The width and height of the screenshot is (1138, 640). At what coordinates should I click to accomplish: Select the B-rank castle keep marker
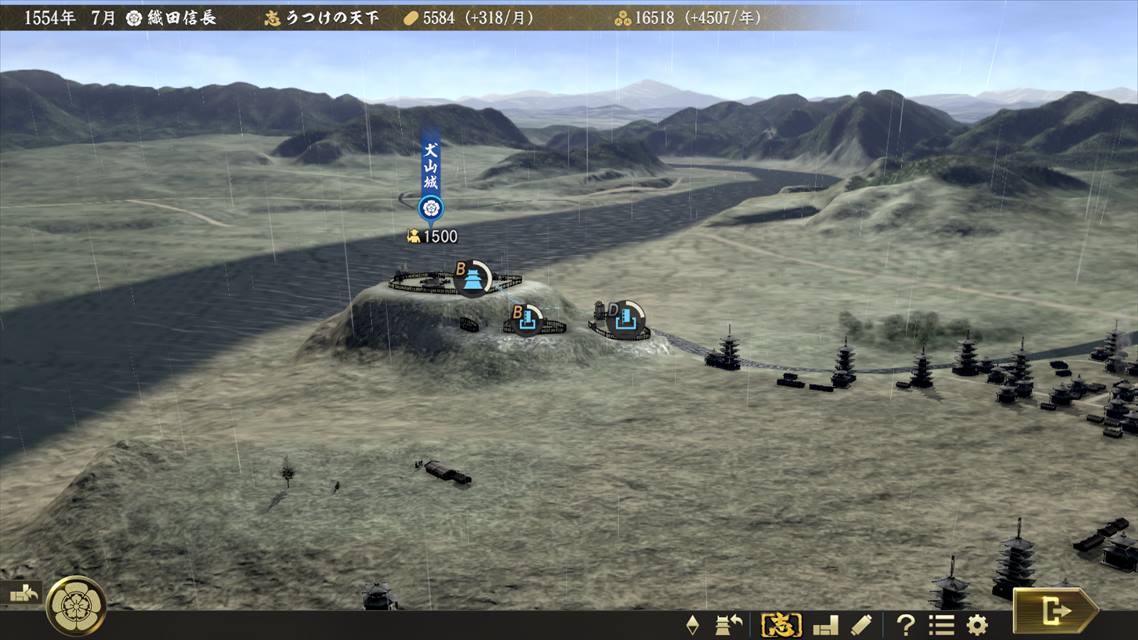472,277
